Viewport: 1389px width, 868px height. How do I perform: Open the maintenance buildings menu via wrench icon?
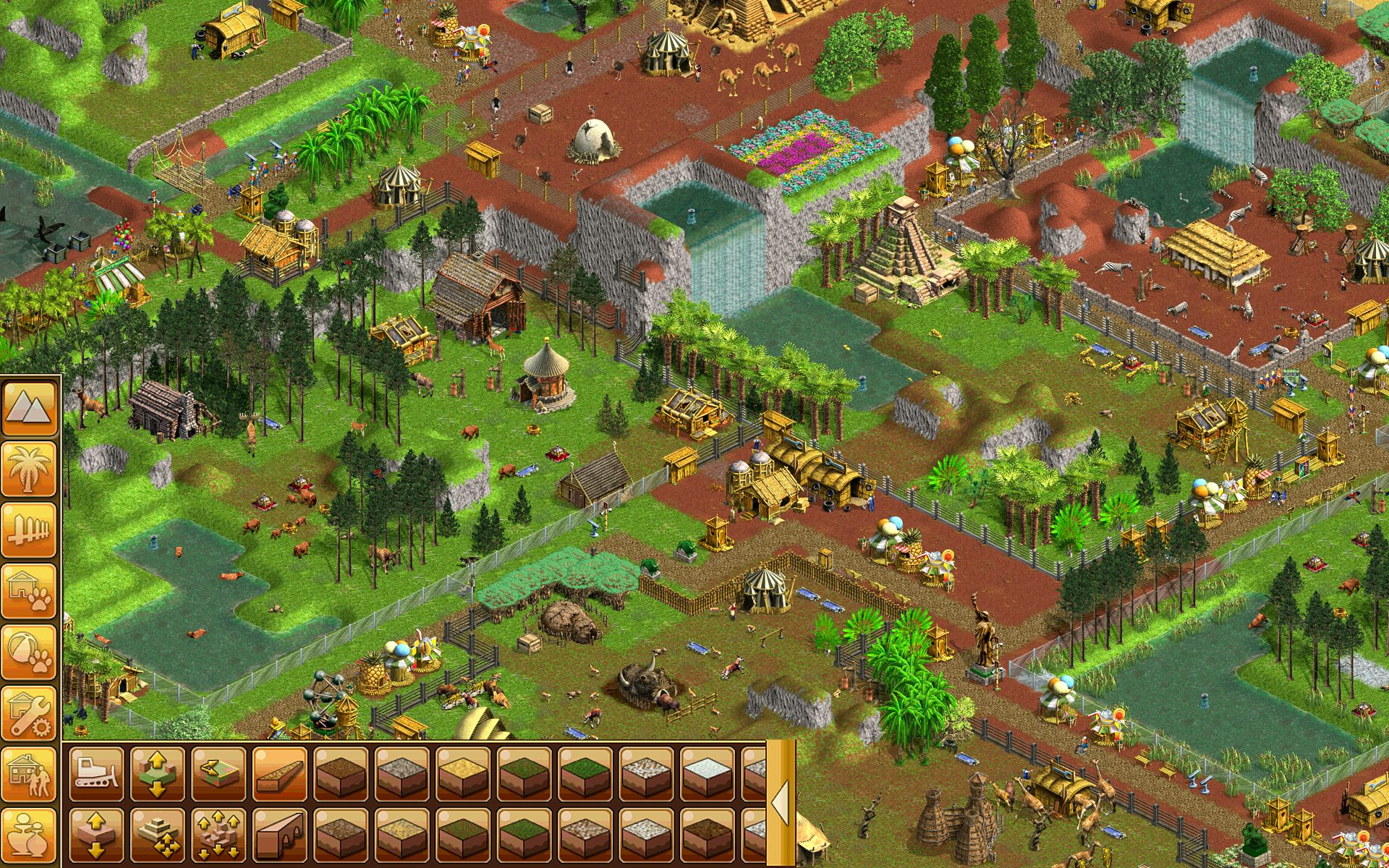coord(30,711)
